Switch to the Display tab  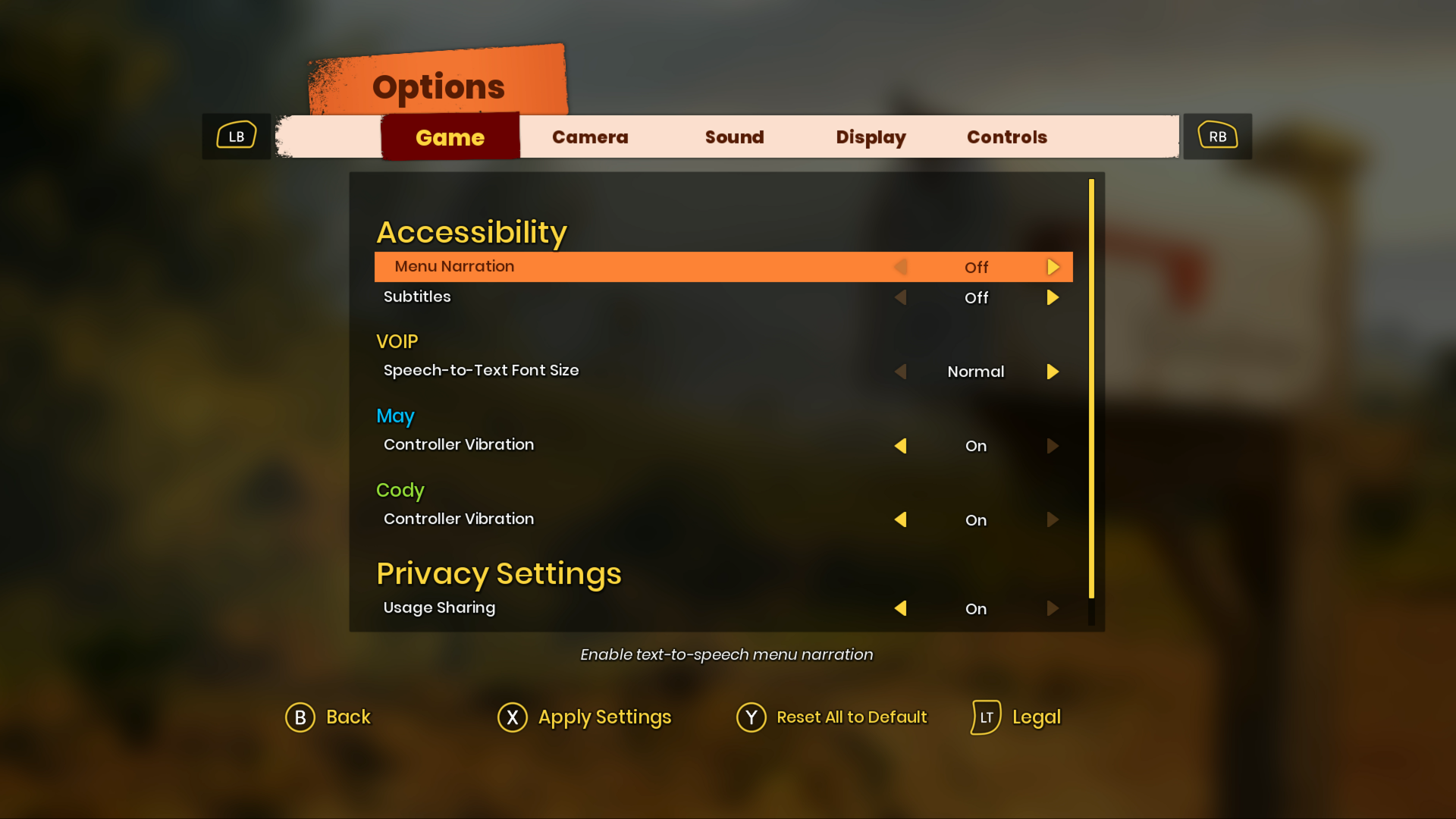click(x=871, y=137)
